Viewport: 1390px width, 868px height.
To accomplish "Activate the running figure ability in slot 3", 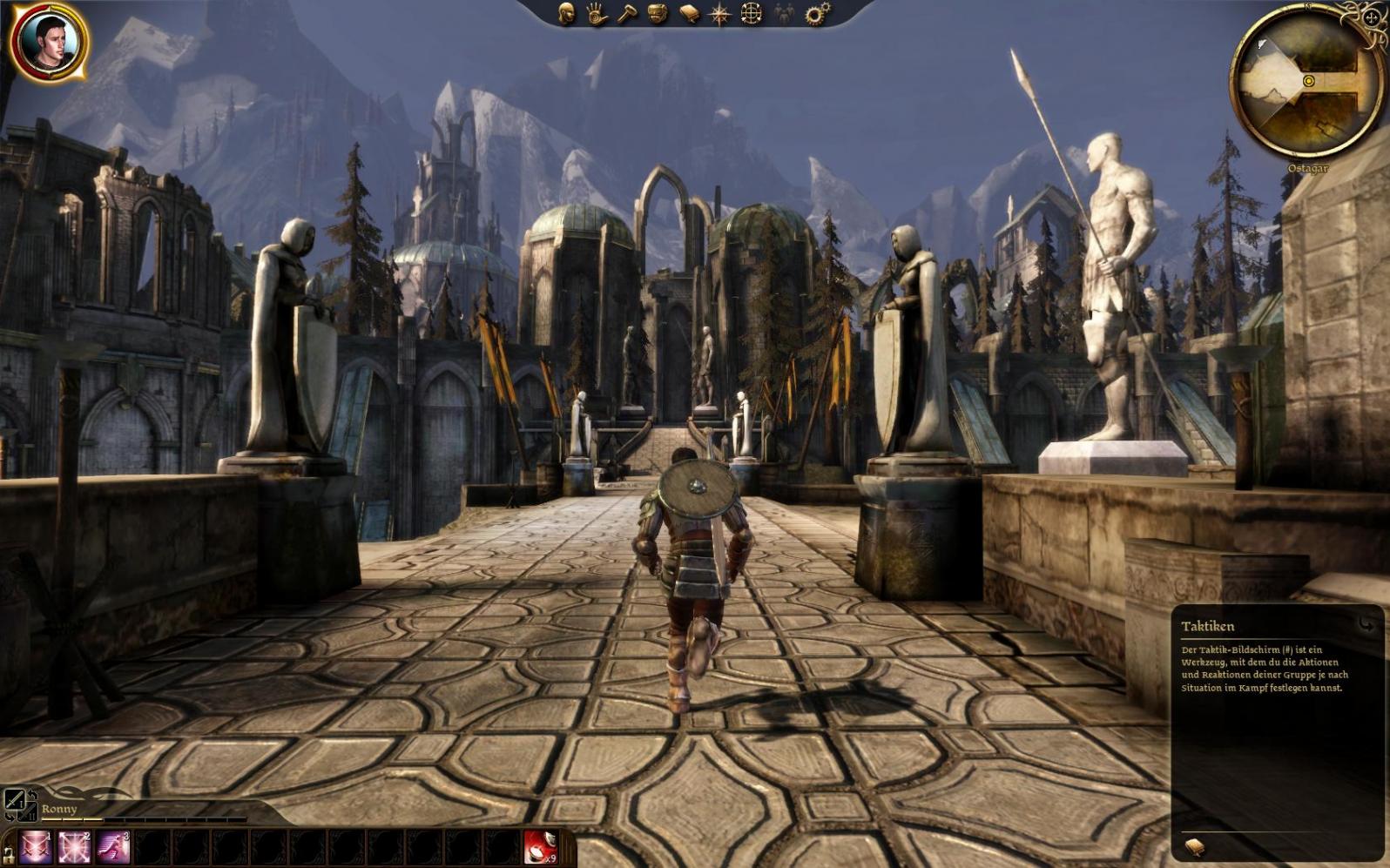I will [112, 847].
